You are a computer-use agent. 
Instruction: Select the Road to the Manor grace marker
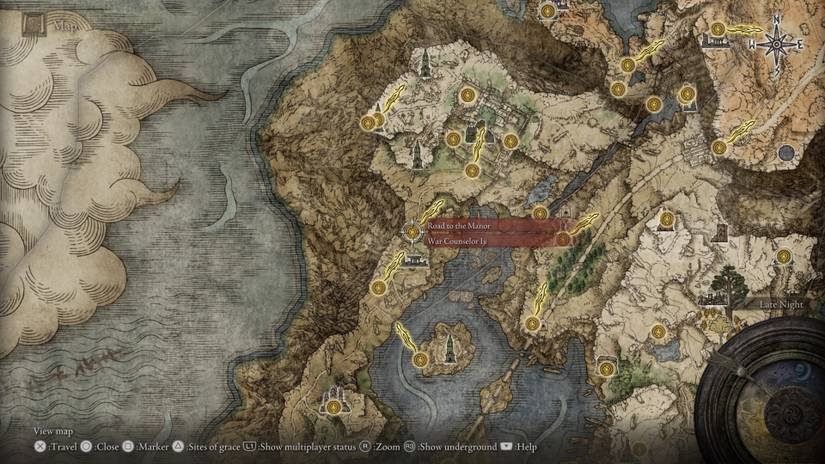[413, 231]
